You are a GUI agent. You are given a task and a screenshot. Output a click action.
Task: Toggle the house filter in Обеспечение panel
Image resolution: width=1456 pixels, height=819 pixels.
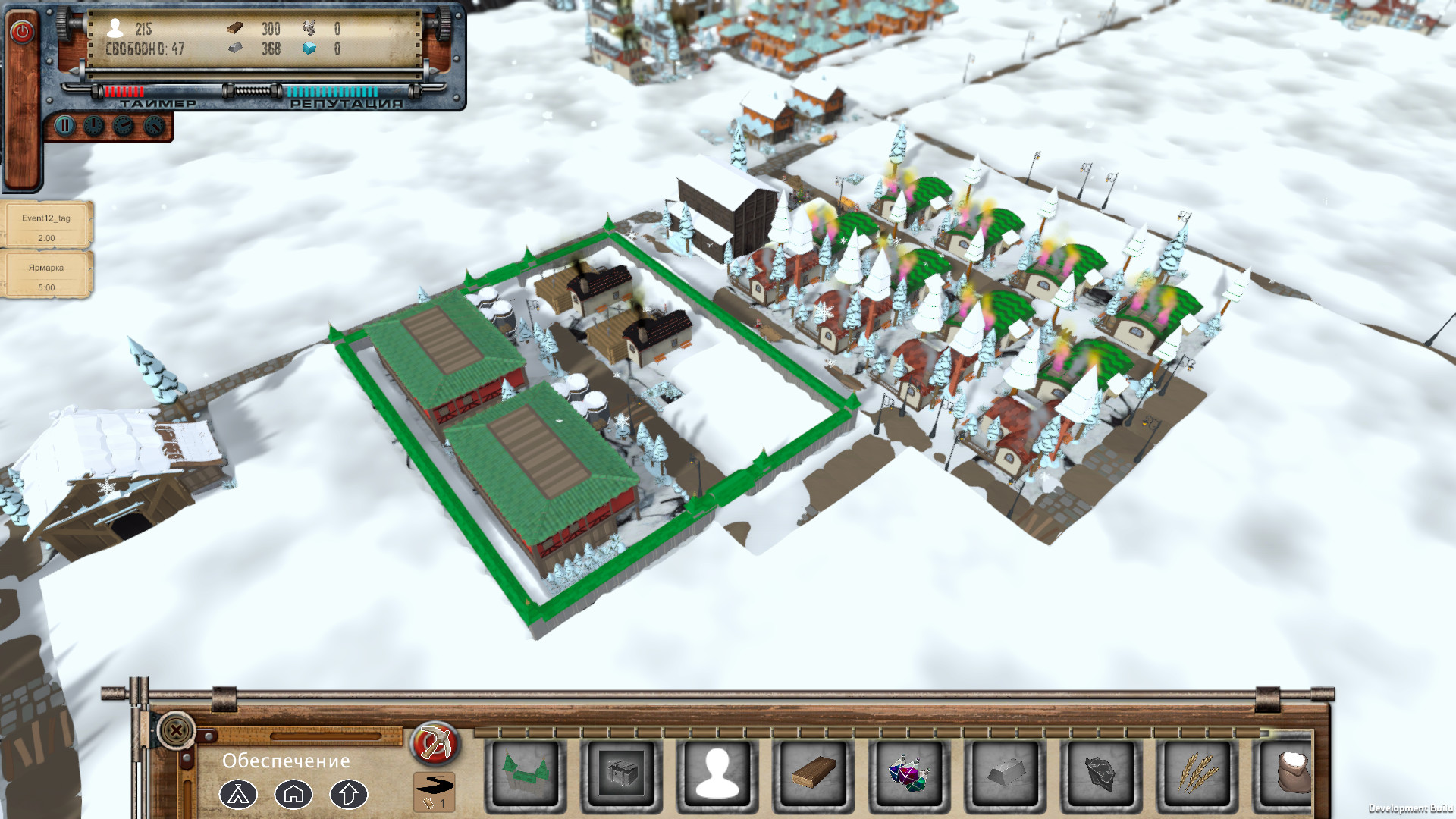click(x=293, y=794)
